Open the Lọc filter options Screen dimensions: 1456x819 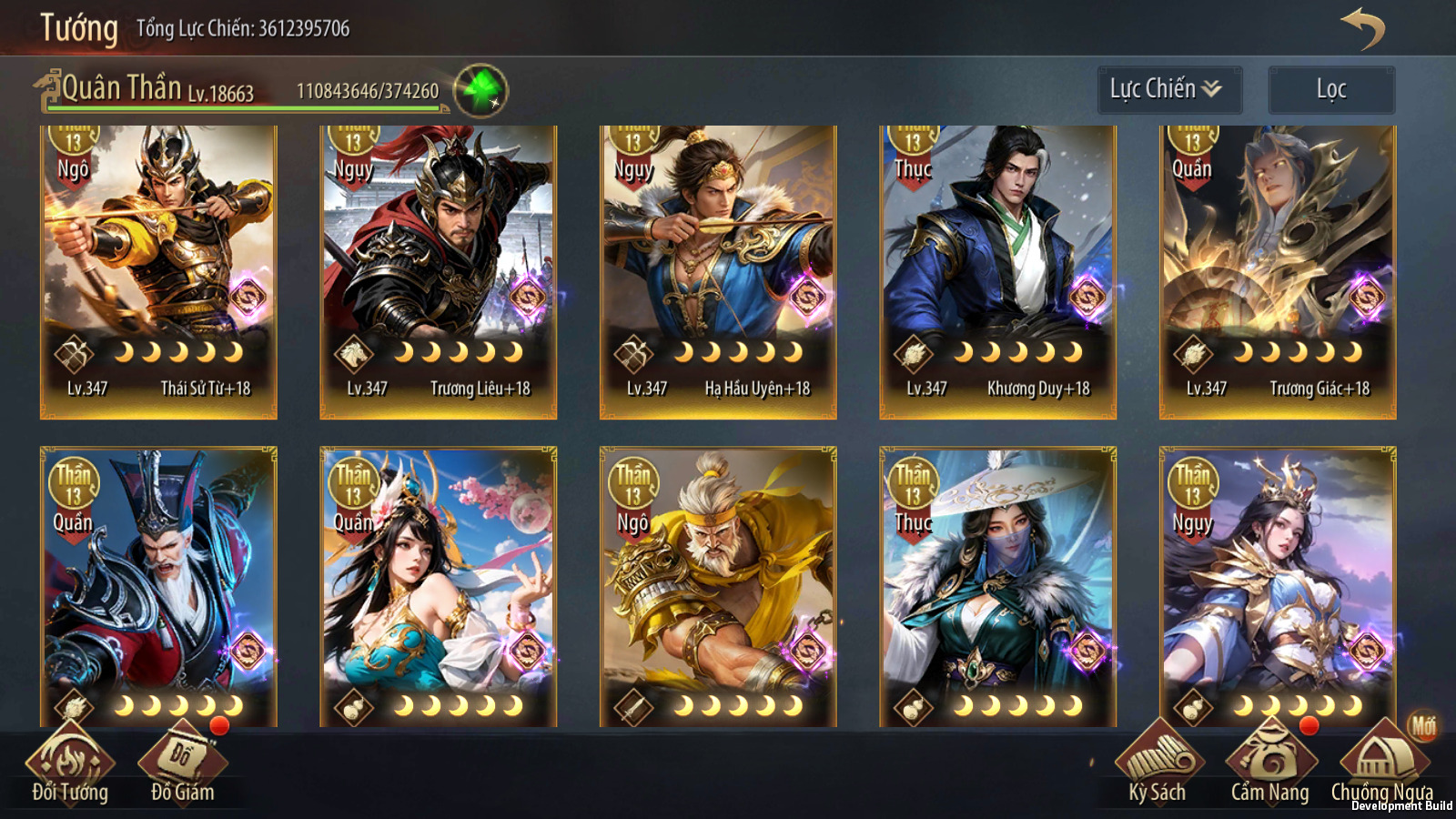tap(1330, 89)
